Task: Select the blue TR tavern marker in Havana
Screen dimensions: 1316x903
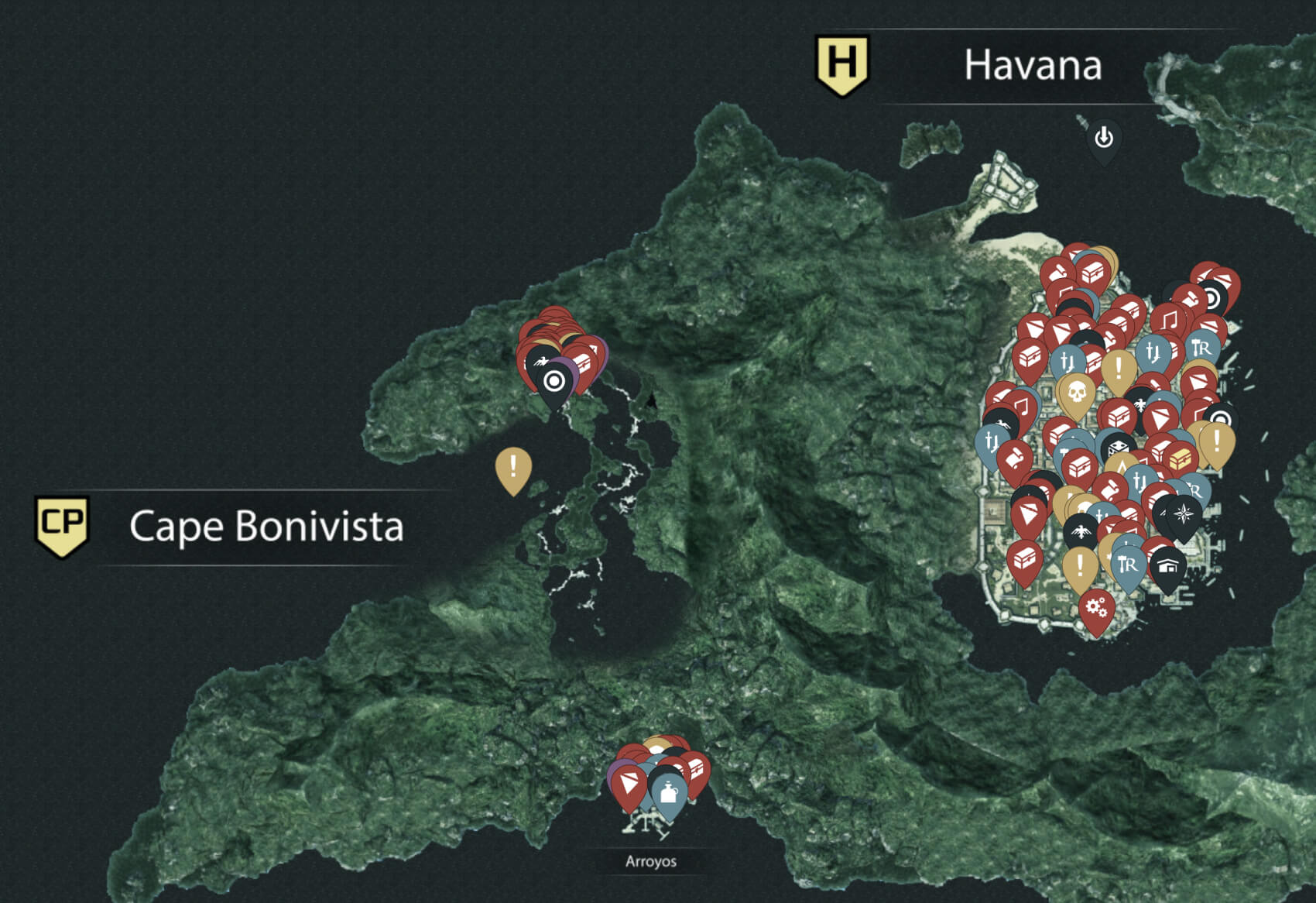Action: pos(1201,348)
